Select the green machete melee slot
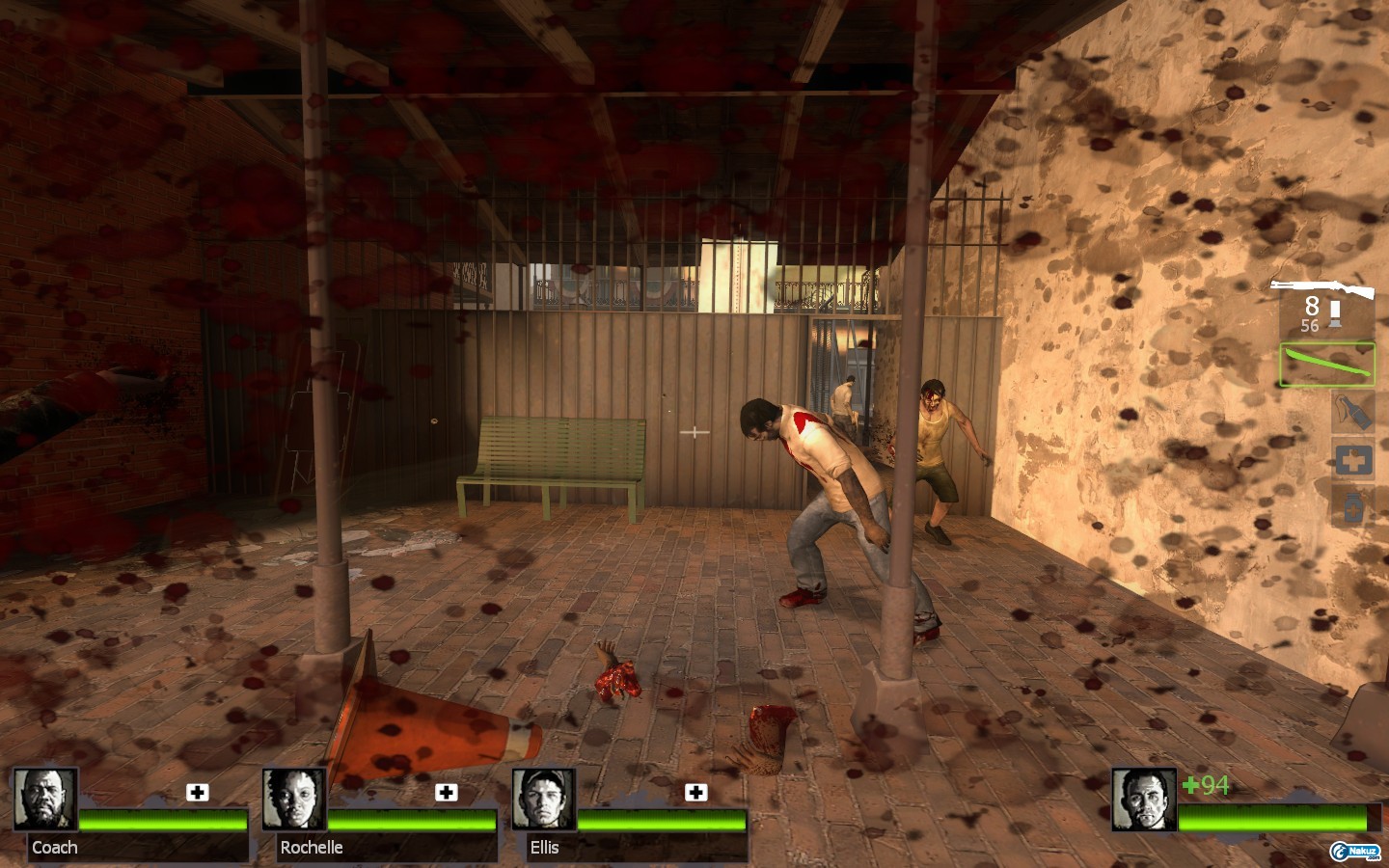The image size is (1389, 868). (1326, 365)
